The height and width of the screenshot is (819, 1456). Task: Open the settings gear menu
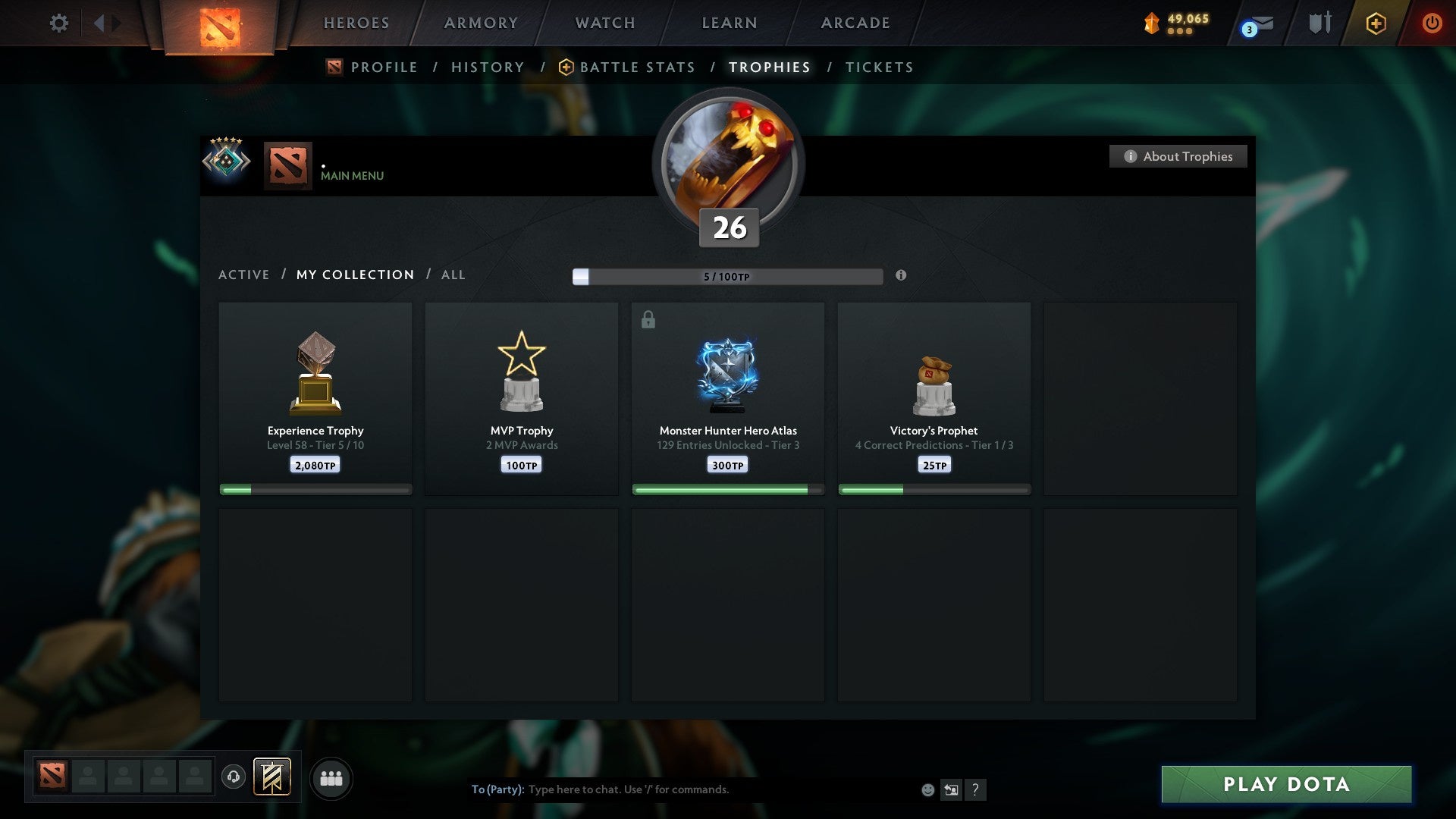coord(58,23)
